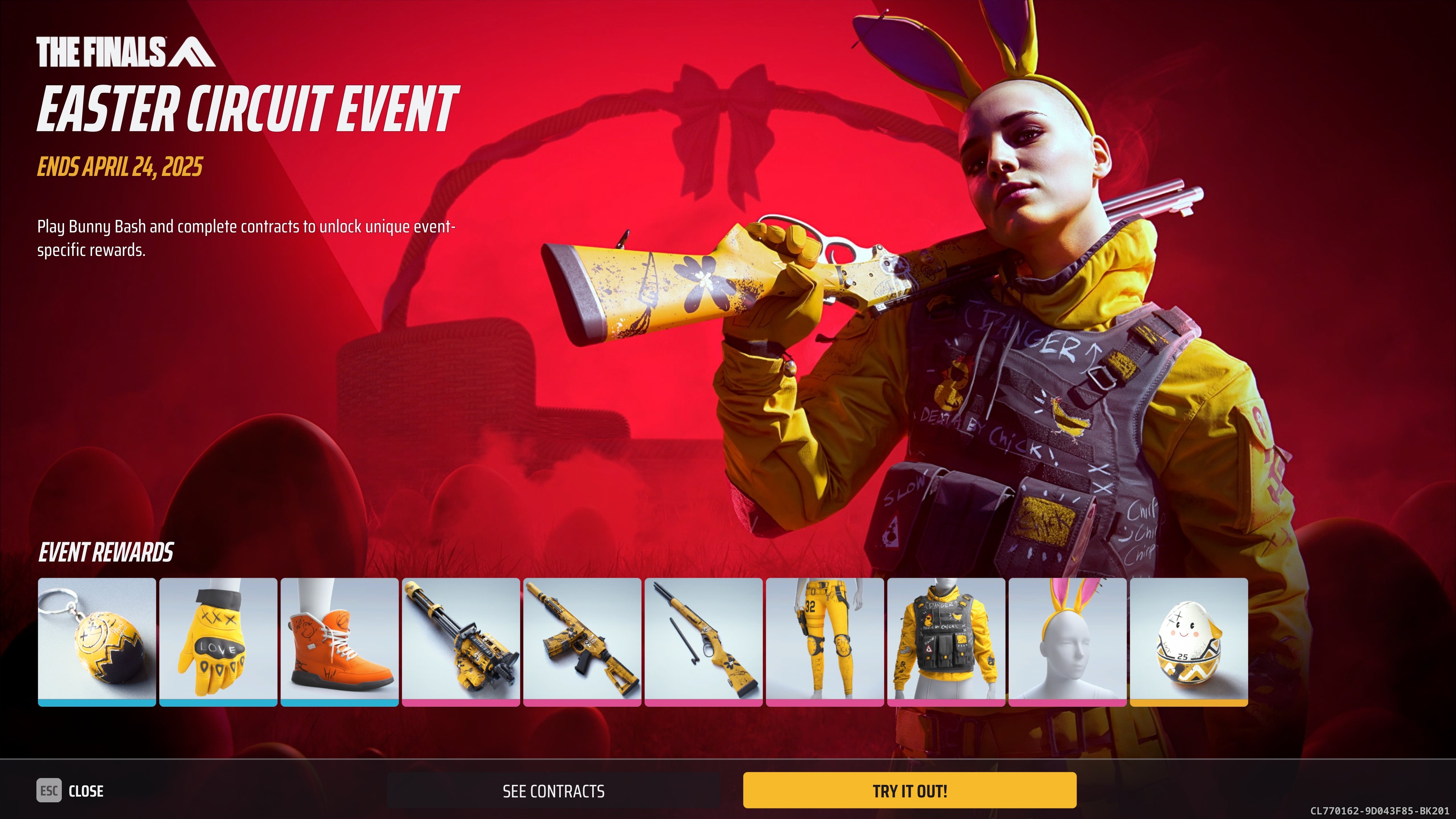Inspect the bunny ears headwear reward
The image size is (1456, 819).
1067,641
